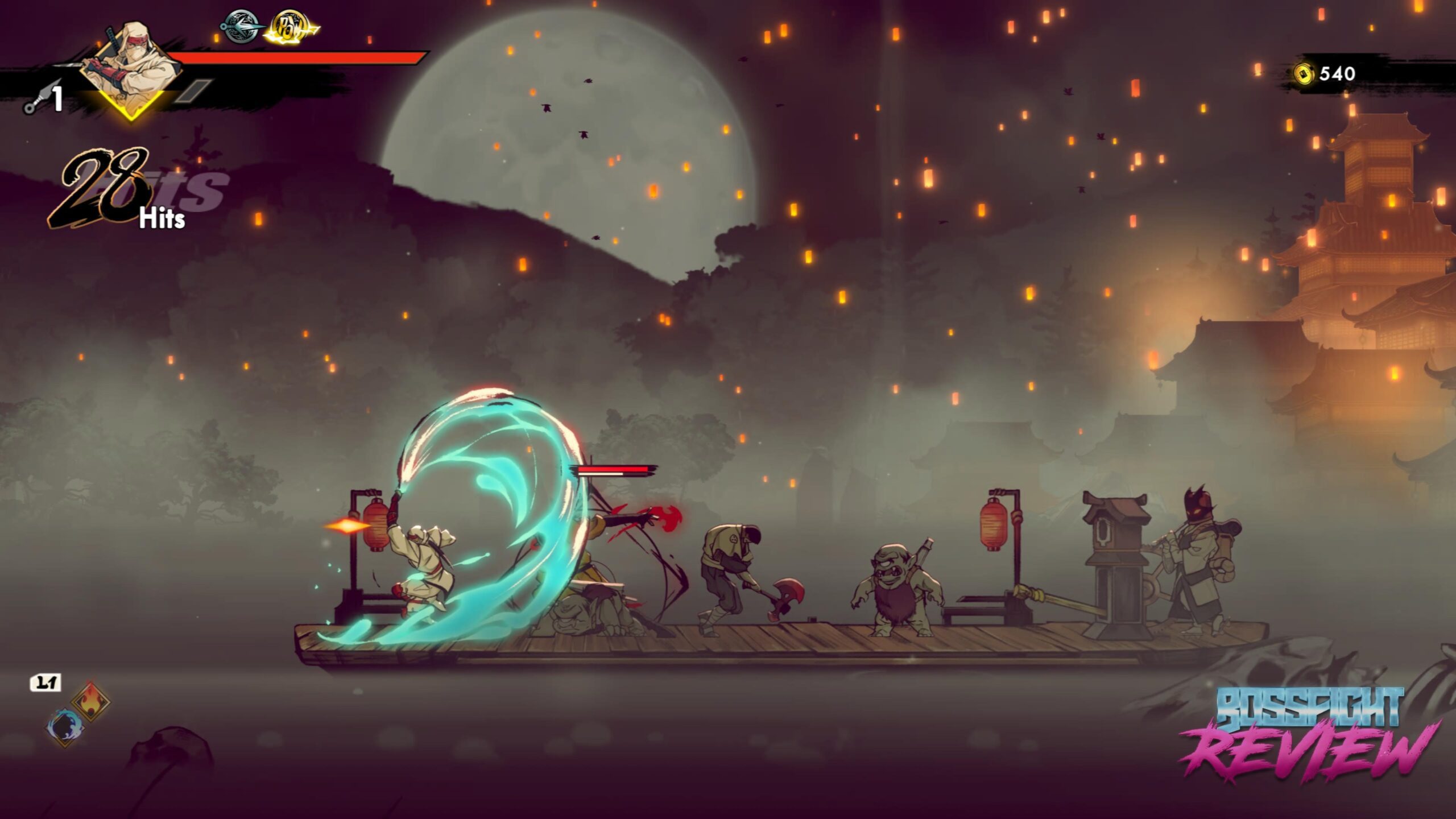The width and height of the screenshot is (1456, 819).
Task: Select the golden POW amulet icon
Action: [291, 27]
